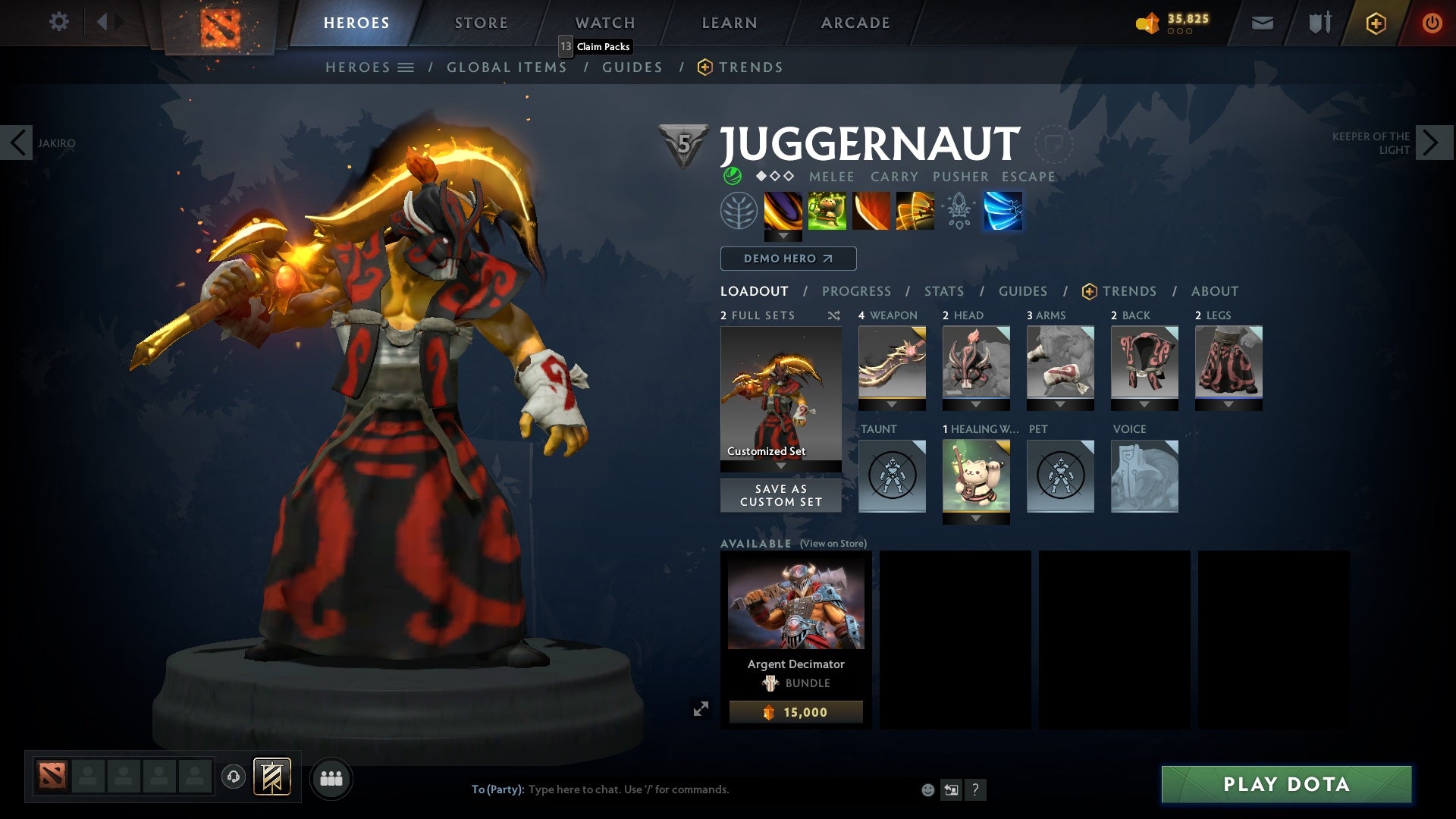Switch to the STATS tab
The image size is (1456, 819).
(x=943, y=290)
